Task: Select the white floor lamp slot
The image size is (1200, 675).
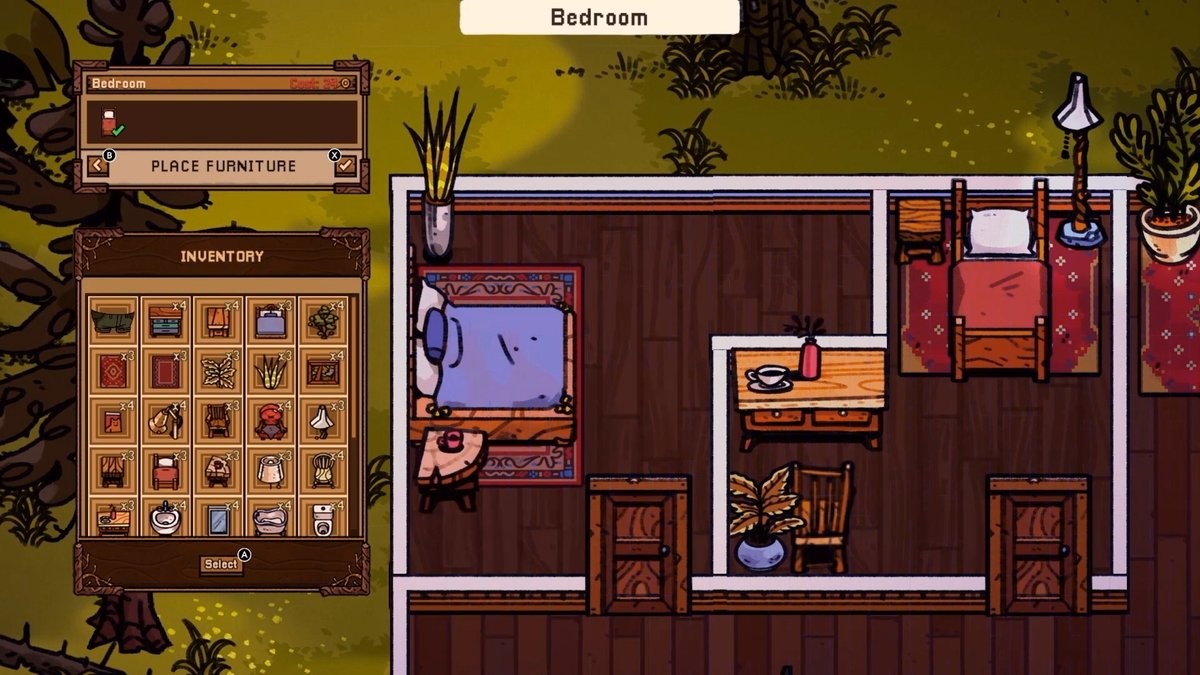Action: click(322, 421)
